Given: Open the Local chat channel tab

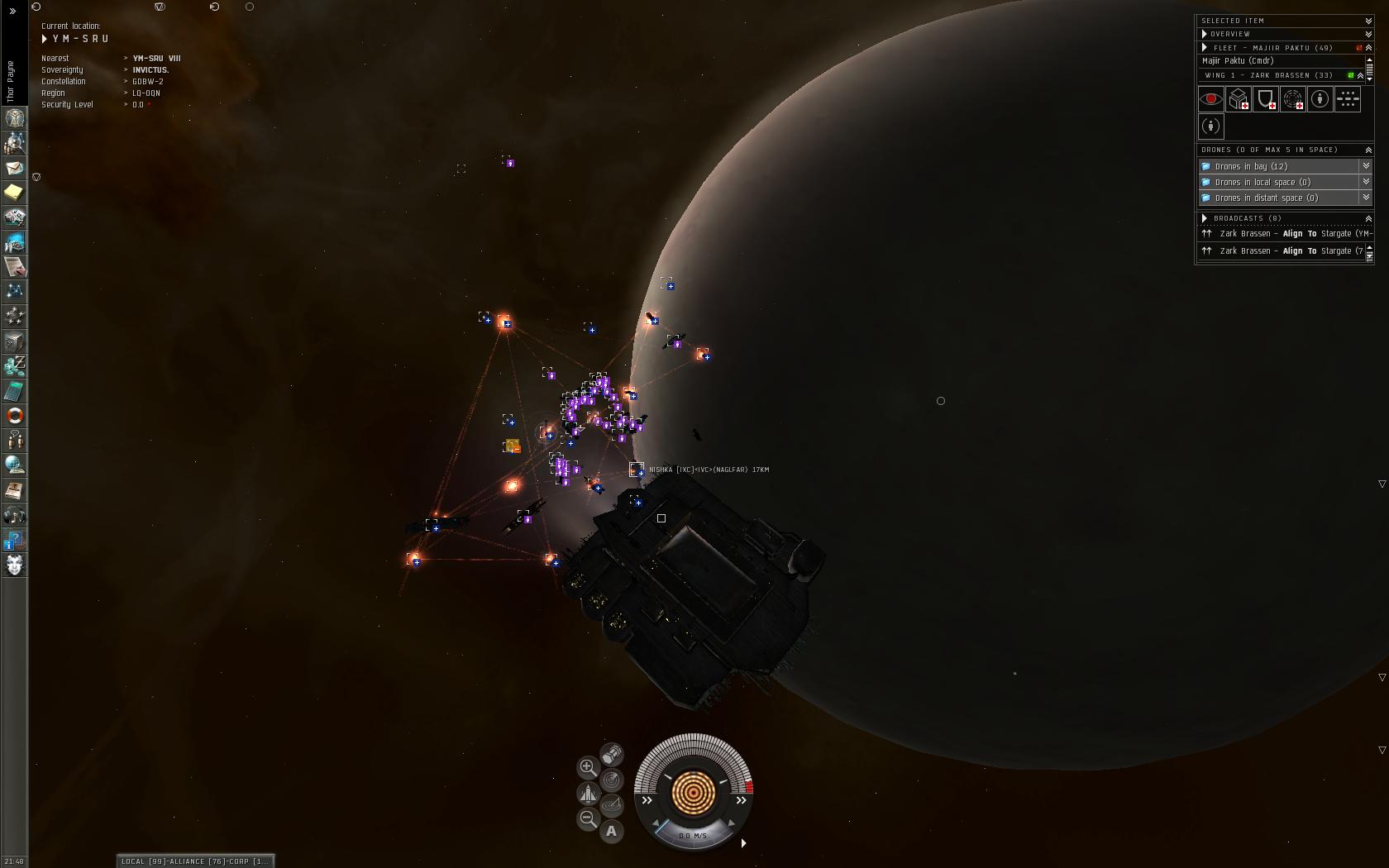Looking at the screenshot, I should click(x=143, y=861).
